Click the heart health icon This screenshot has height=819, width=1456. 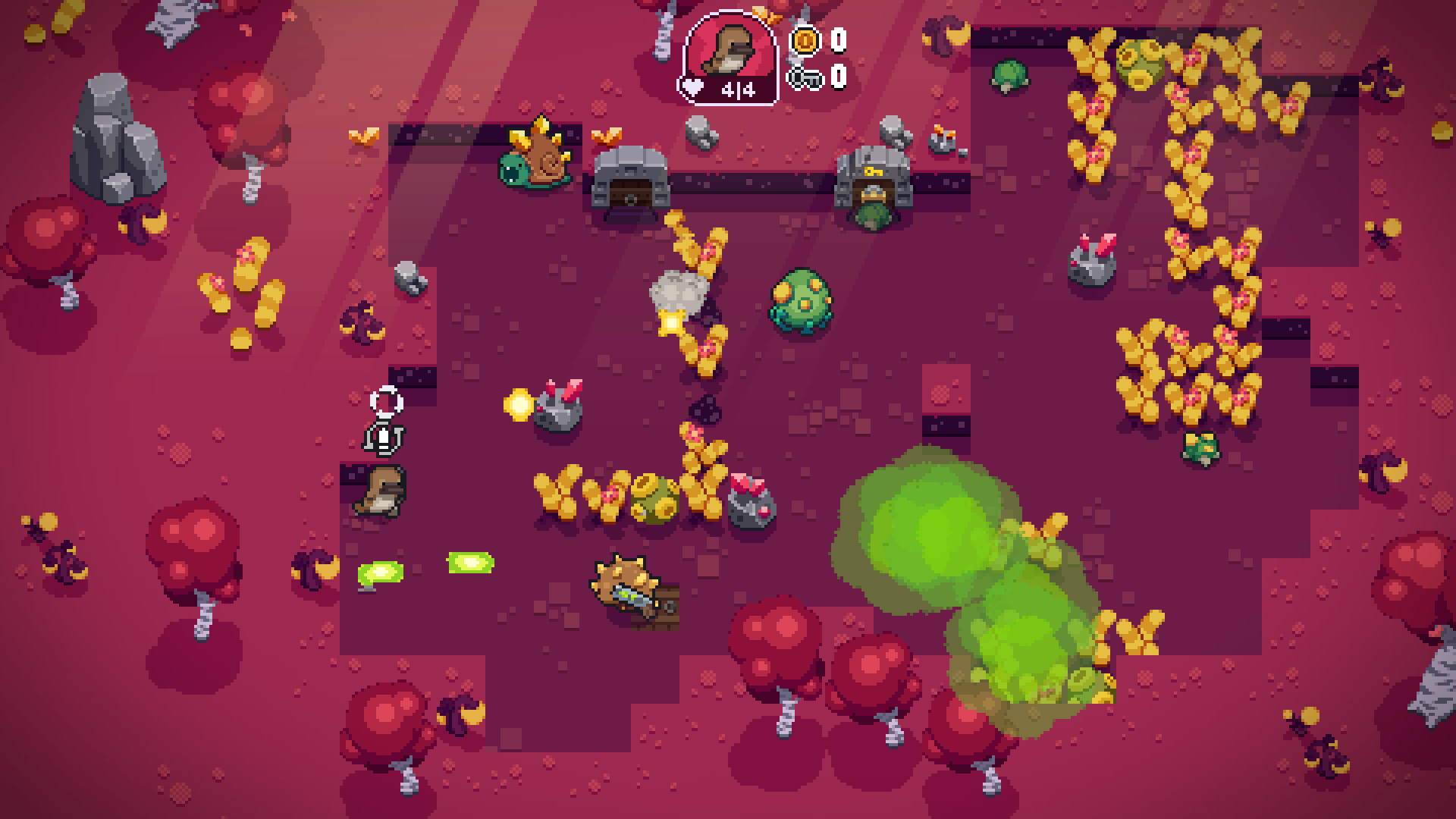point(691,86)
